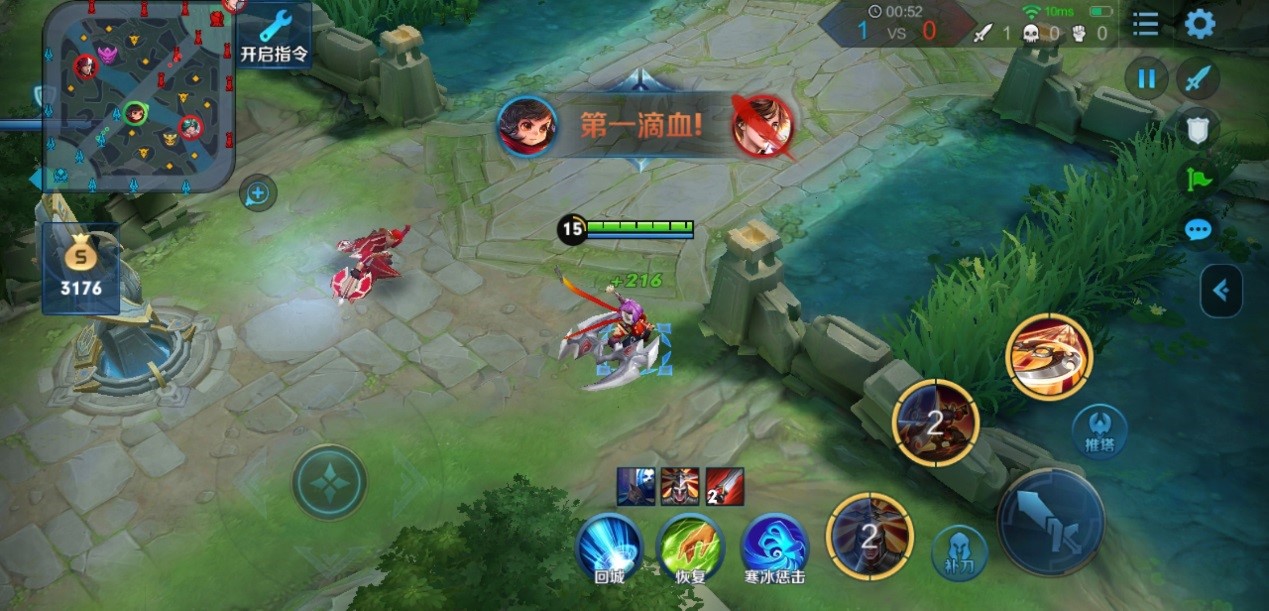This screenshot has height=611, width=1269.
Task: Select the shield defense signal icon
Action: pos(1197,128)
